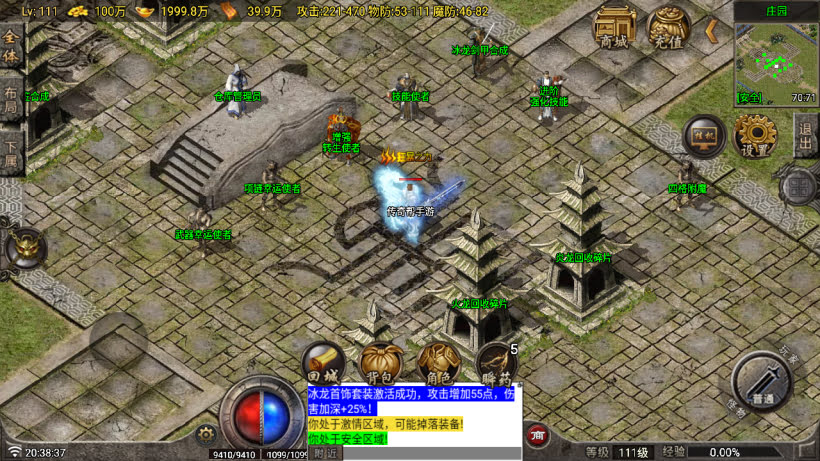Open the 设置 settings gear
The width and height of the screenshot is (820, 461).
pyautogui.click(x=755, y=136)
